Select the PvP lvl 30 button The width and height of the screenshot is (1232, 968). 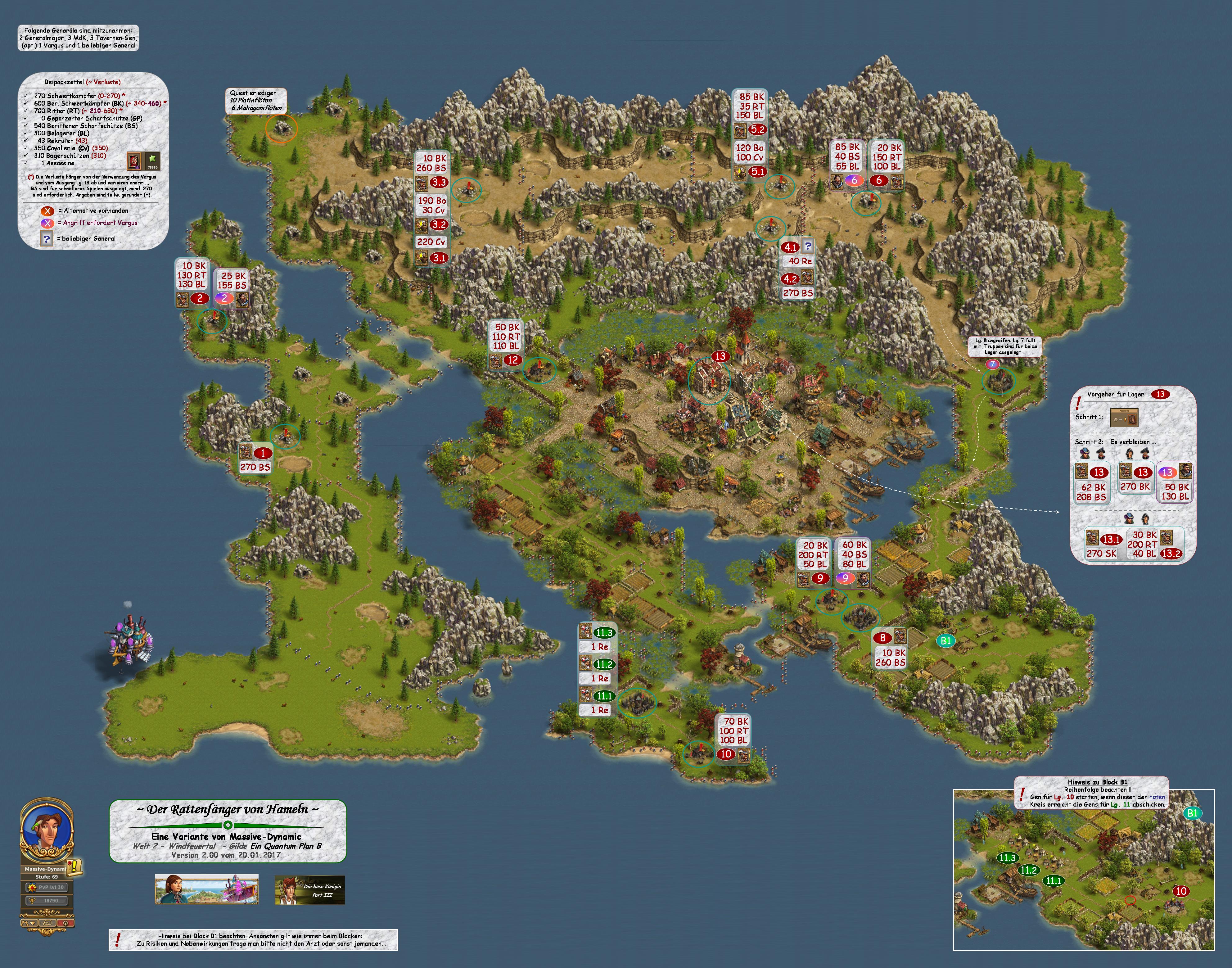(47, 888)
